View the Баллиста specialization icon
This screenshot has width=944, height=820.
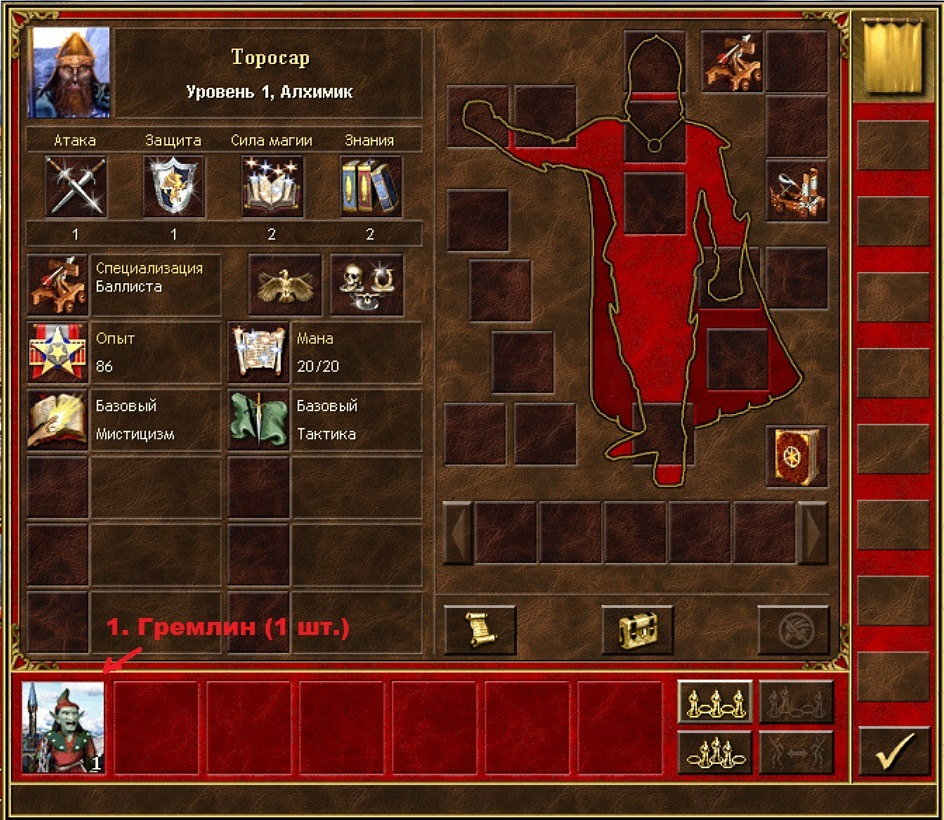point(58,284)
